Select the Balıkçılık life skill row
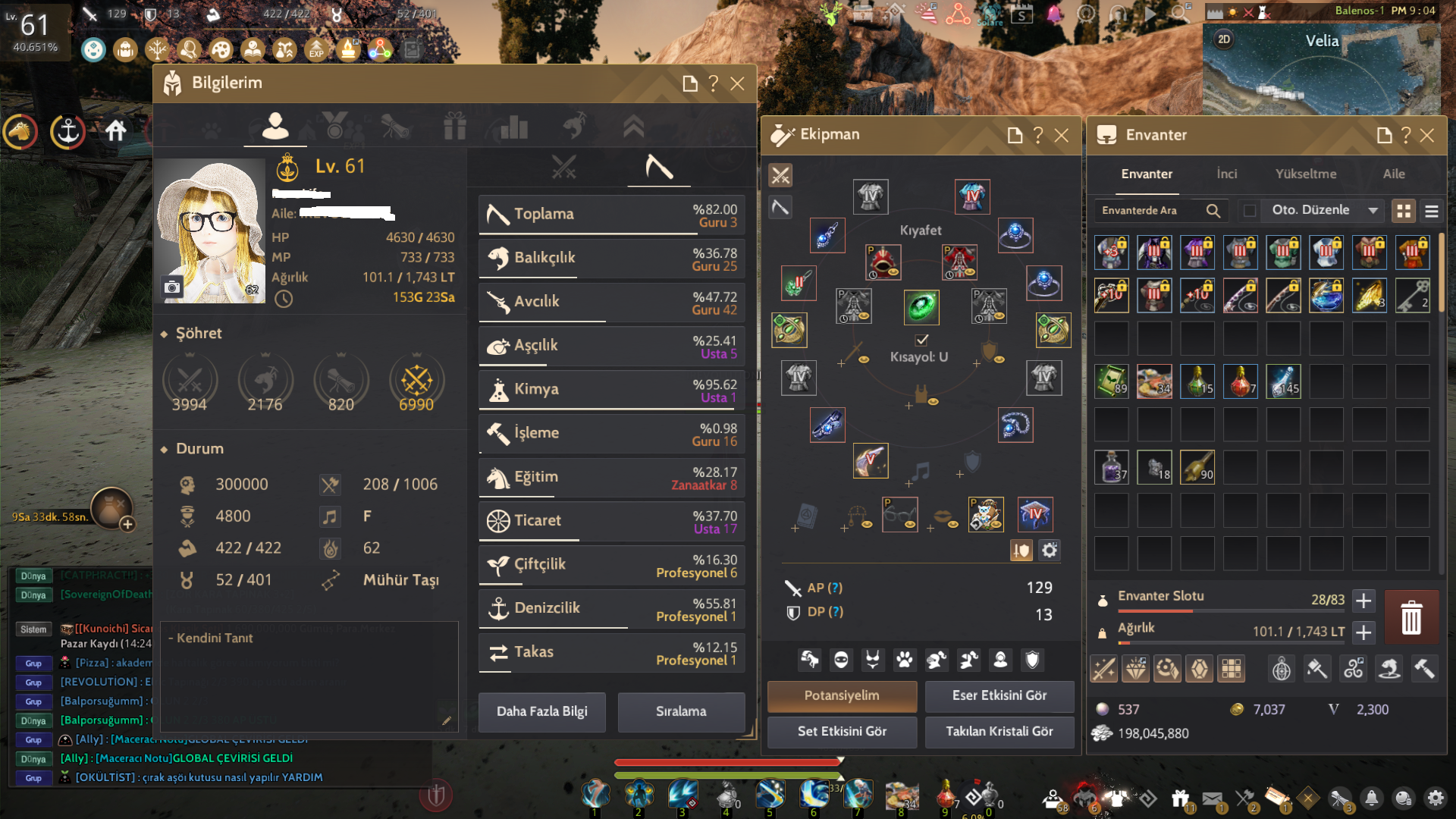Viewport: 1456px width, 819px height. [611, 258]
